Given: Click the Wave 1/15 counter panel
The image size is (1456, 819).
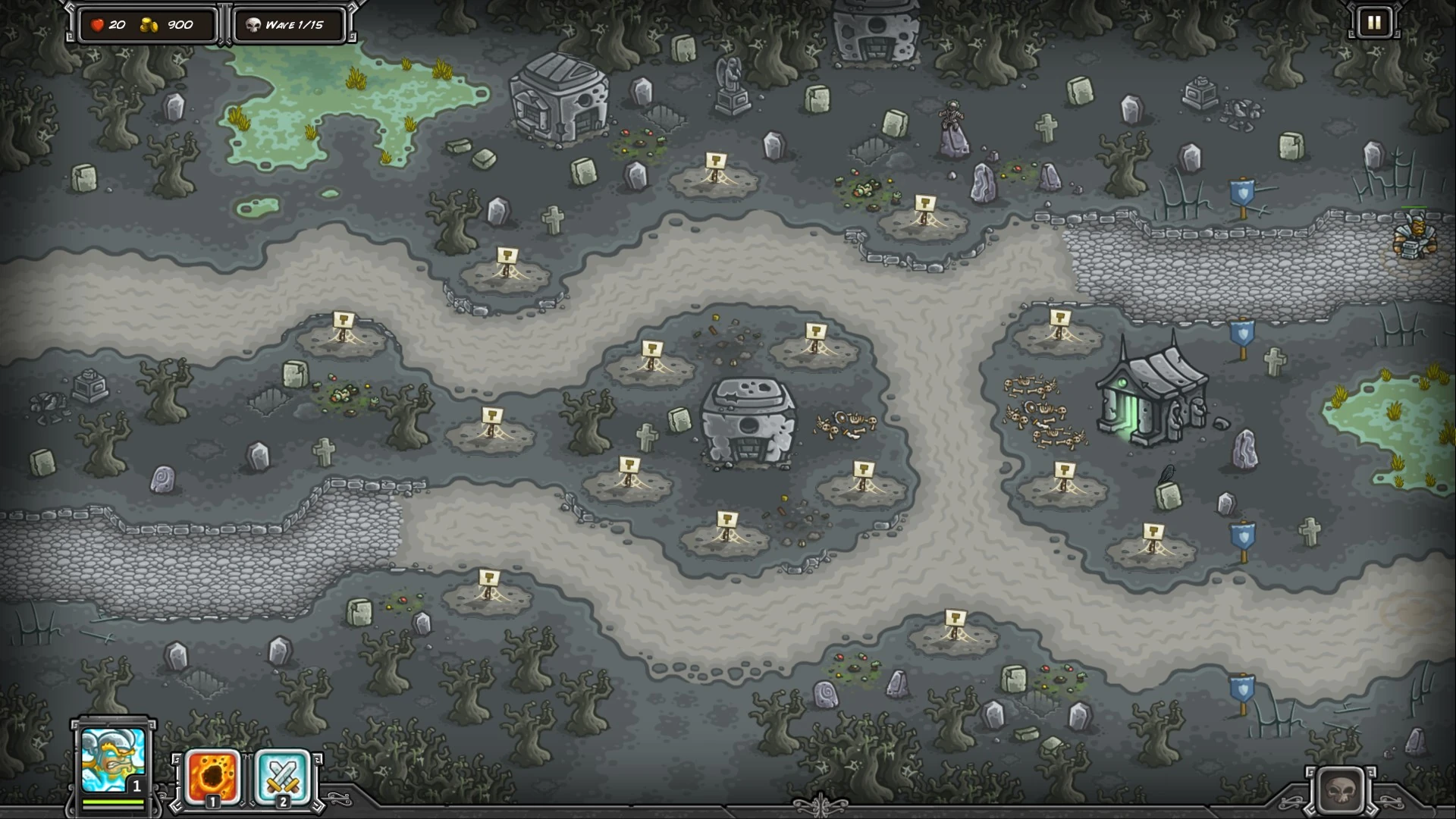Looking at the screenshot, I should [x=296, y=25].
